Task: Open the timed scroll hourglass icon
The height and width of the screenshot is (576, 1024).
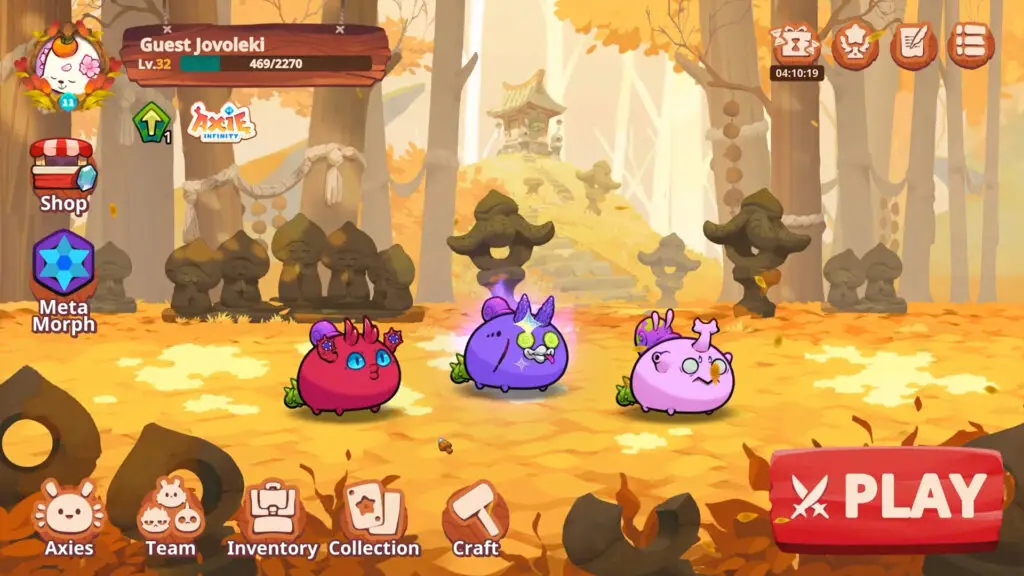Action: tap(796, 45)
